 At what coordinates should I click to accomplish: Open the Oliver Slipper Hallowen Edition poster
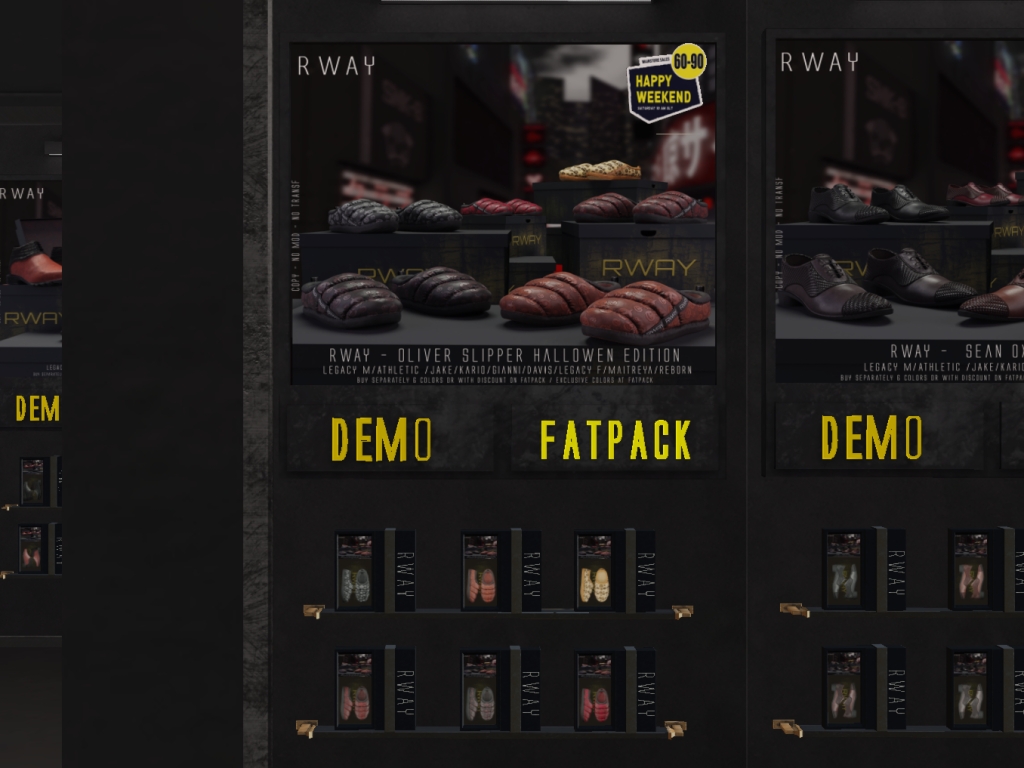(503, 212)
